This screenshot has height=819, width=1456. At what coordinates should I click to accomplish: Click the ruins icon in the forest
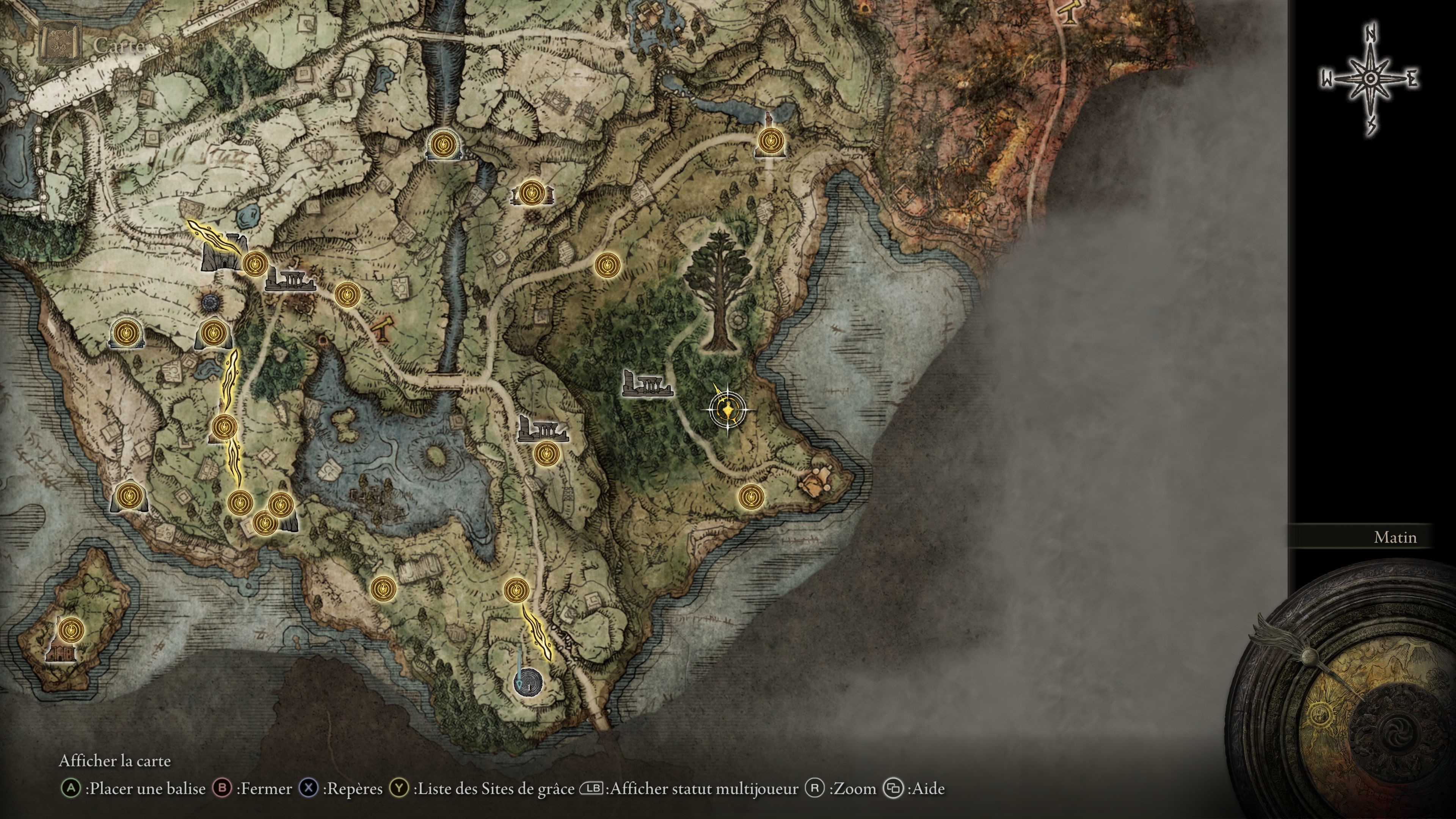(x=646, y=383)
